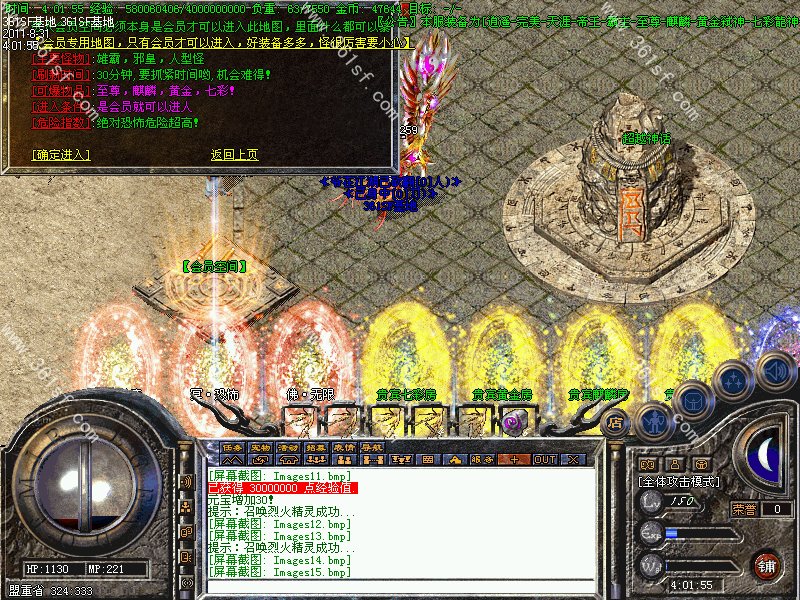Screen dimensions: 800x600
Task: Open the red 铺 stall button
Action: click(x=766, y=565)
